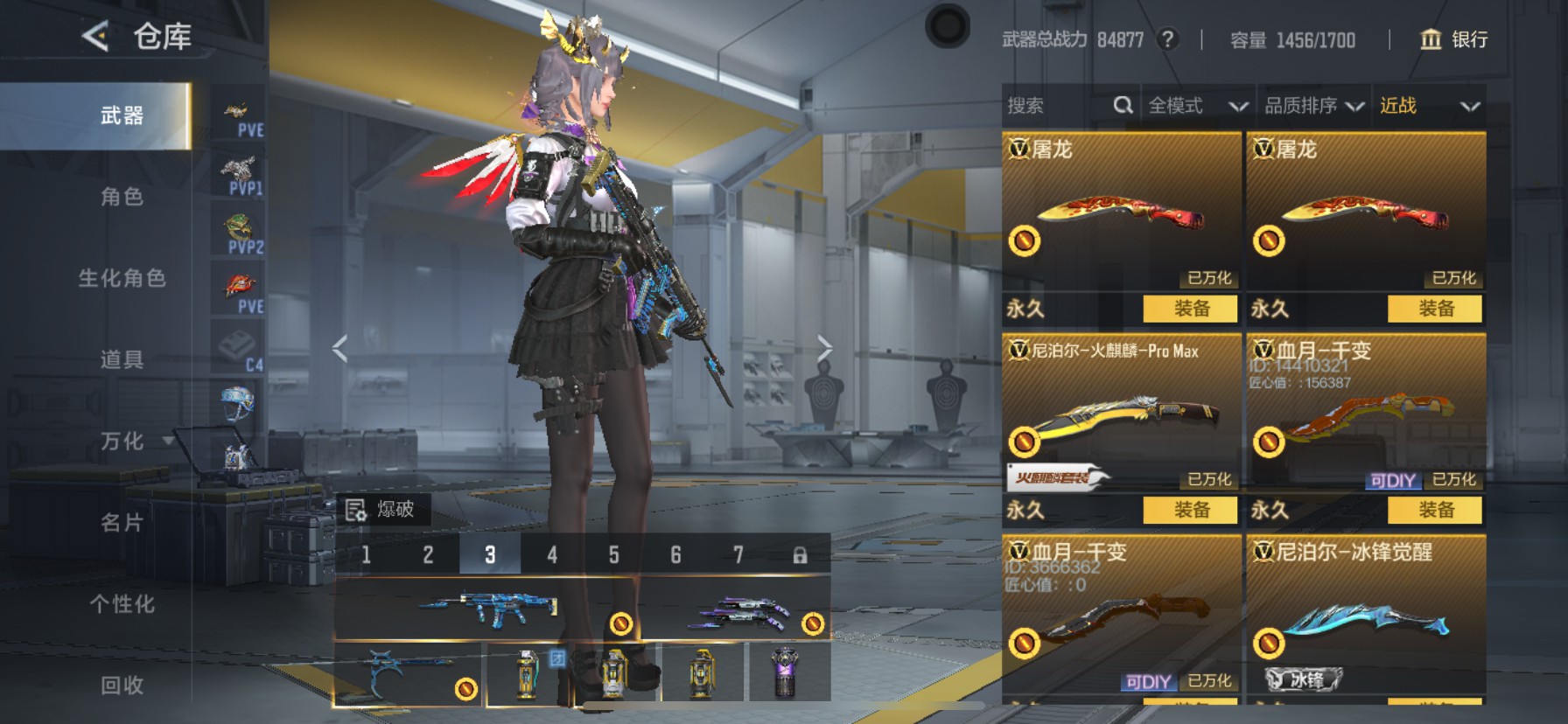Show the 个性化 tab

pyautogui.click(x=122, y=603)
